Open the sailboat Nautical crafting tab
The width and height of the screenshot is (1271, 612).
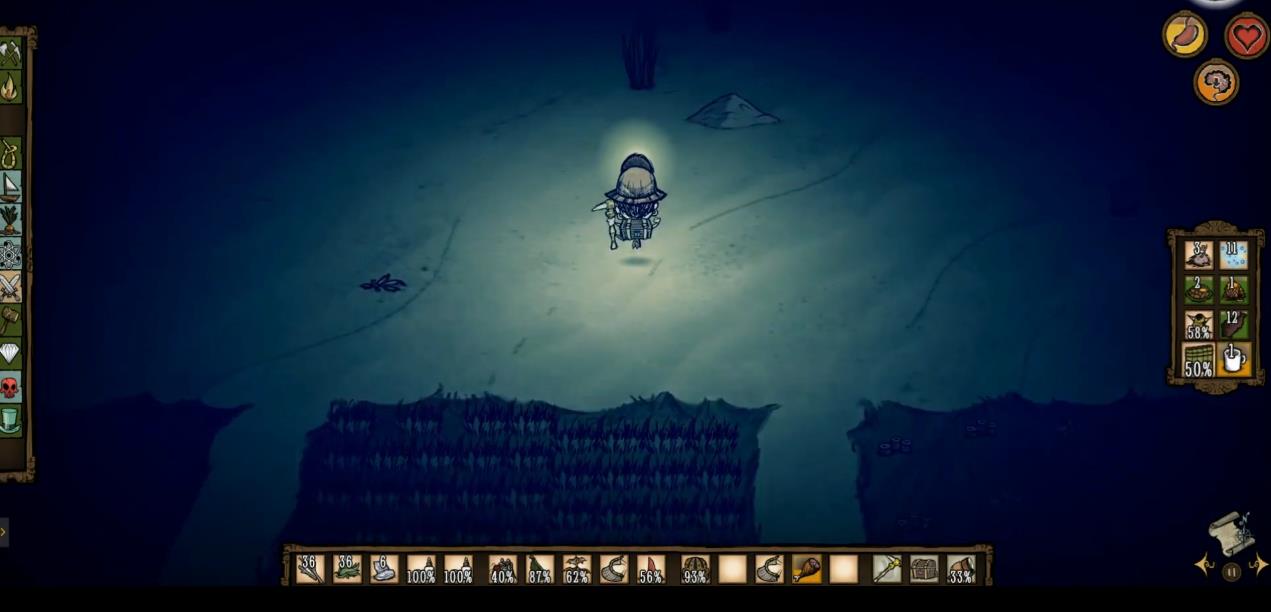click(10, 187)
